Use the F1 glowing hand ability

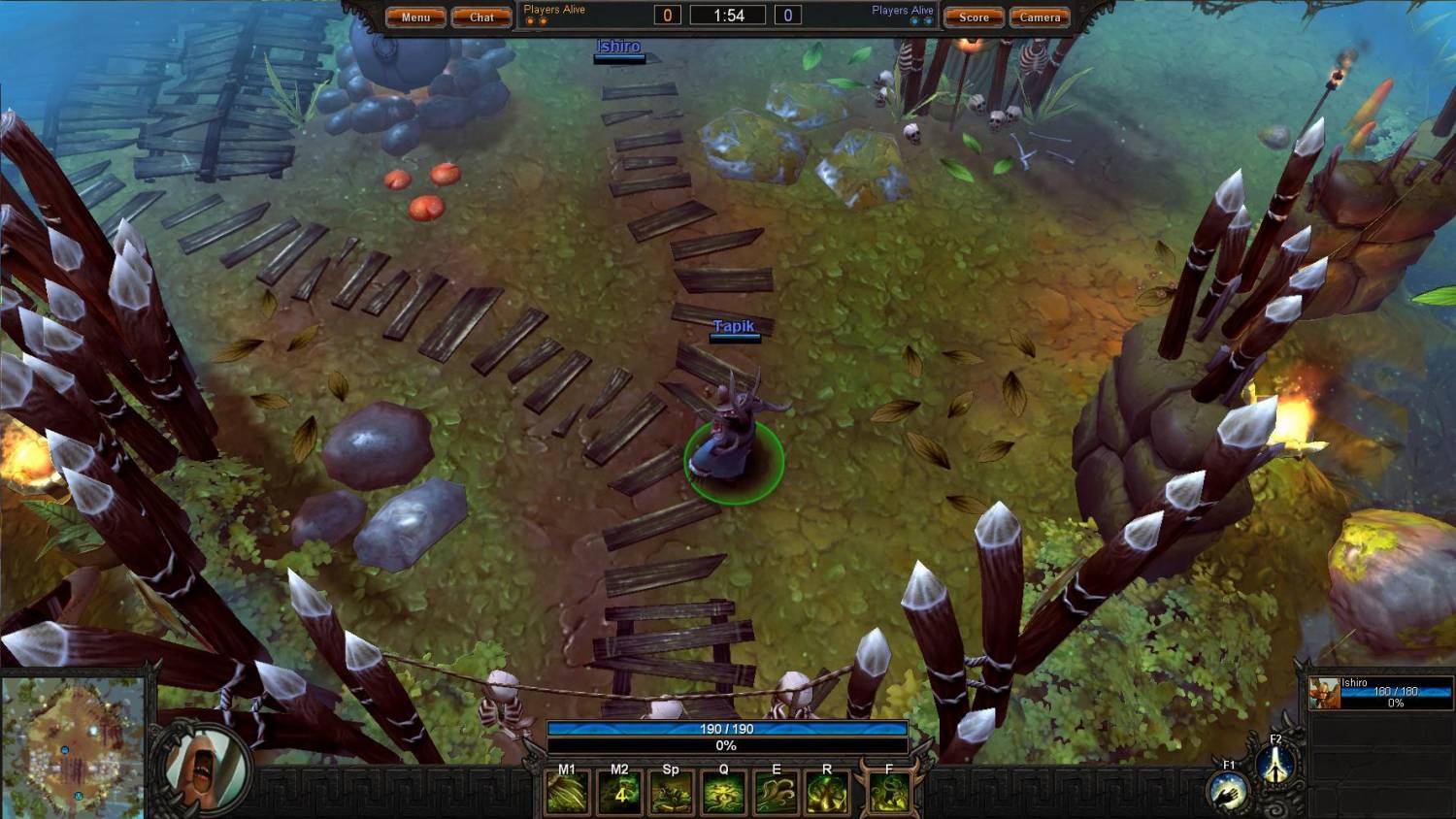(x=1229, y=793)
